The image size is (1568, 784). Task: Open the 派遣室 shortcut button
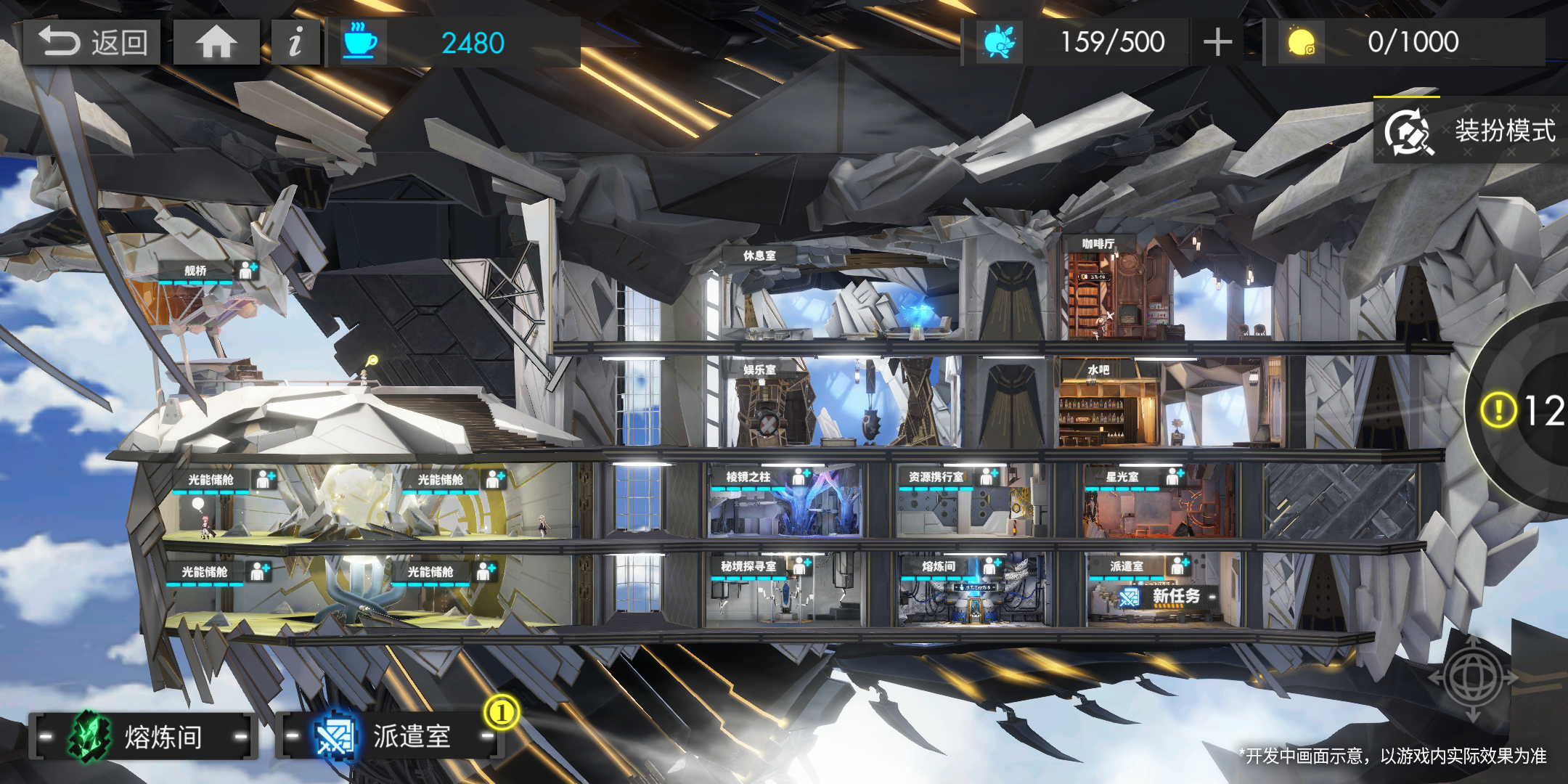pyautogui.click(x=390, y=737)
